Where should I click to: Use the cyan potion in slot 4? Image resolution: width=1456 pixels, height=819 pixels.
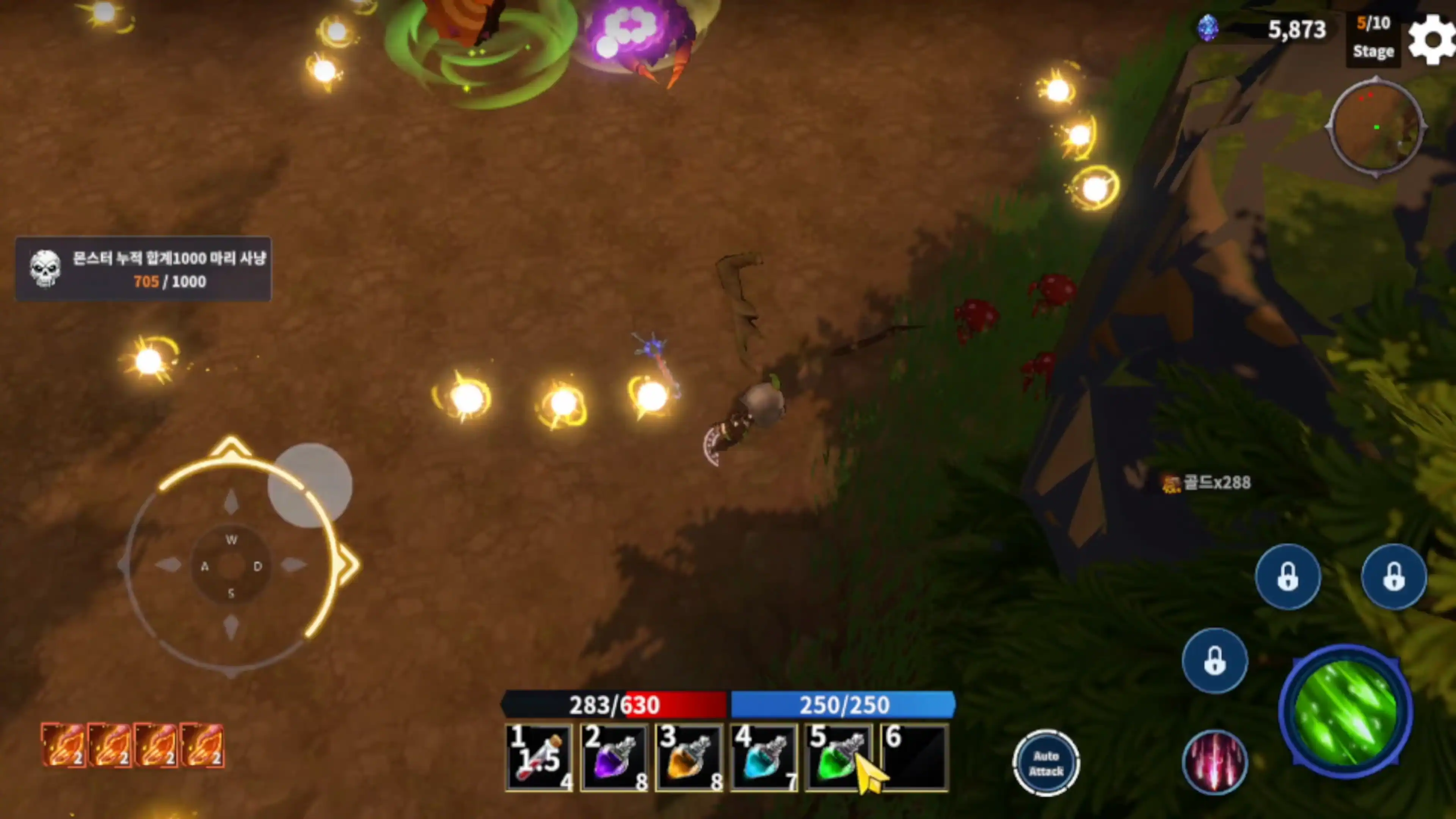coord(764,758)
